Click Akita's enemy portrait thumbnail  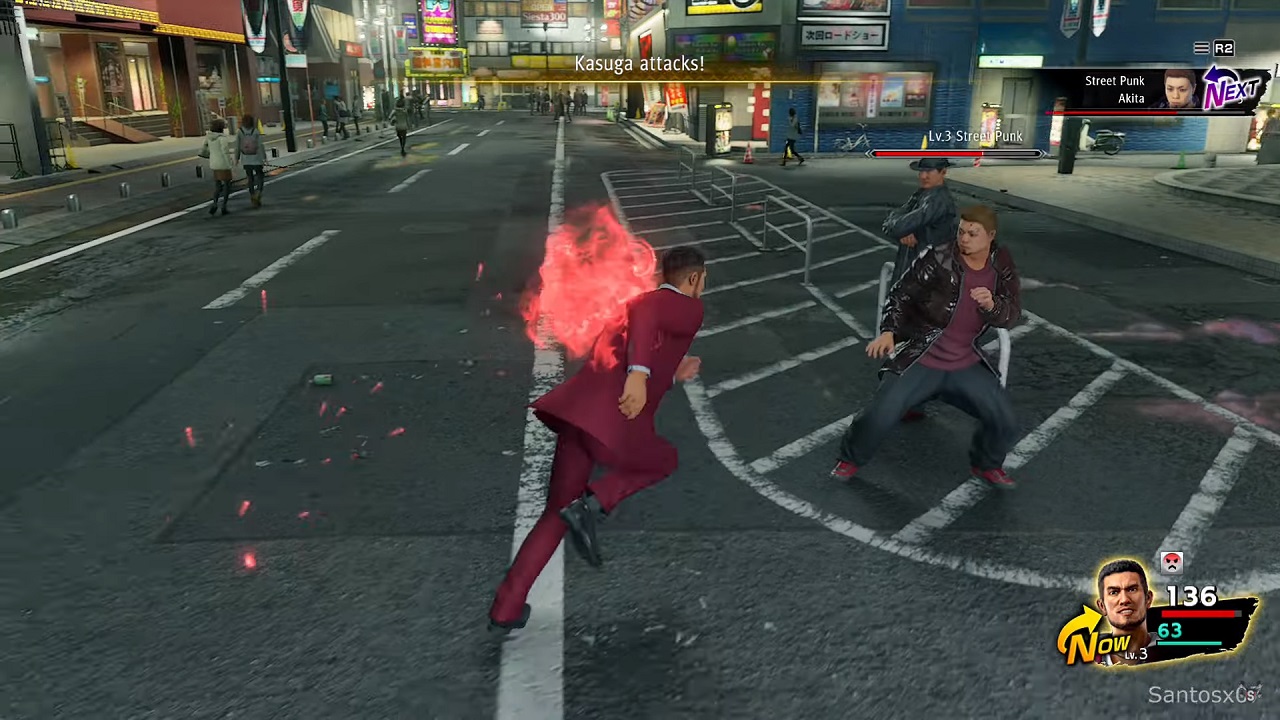pos(1180,91)
